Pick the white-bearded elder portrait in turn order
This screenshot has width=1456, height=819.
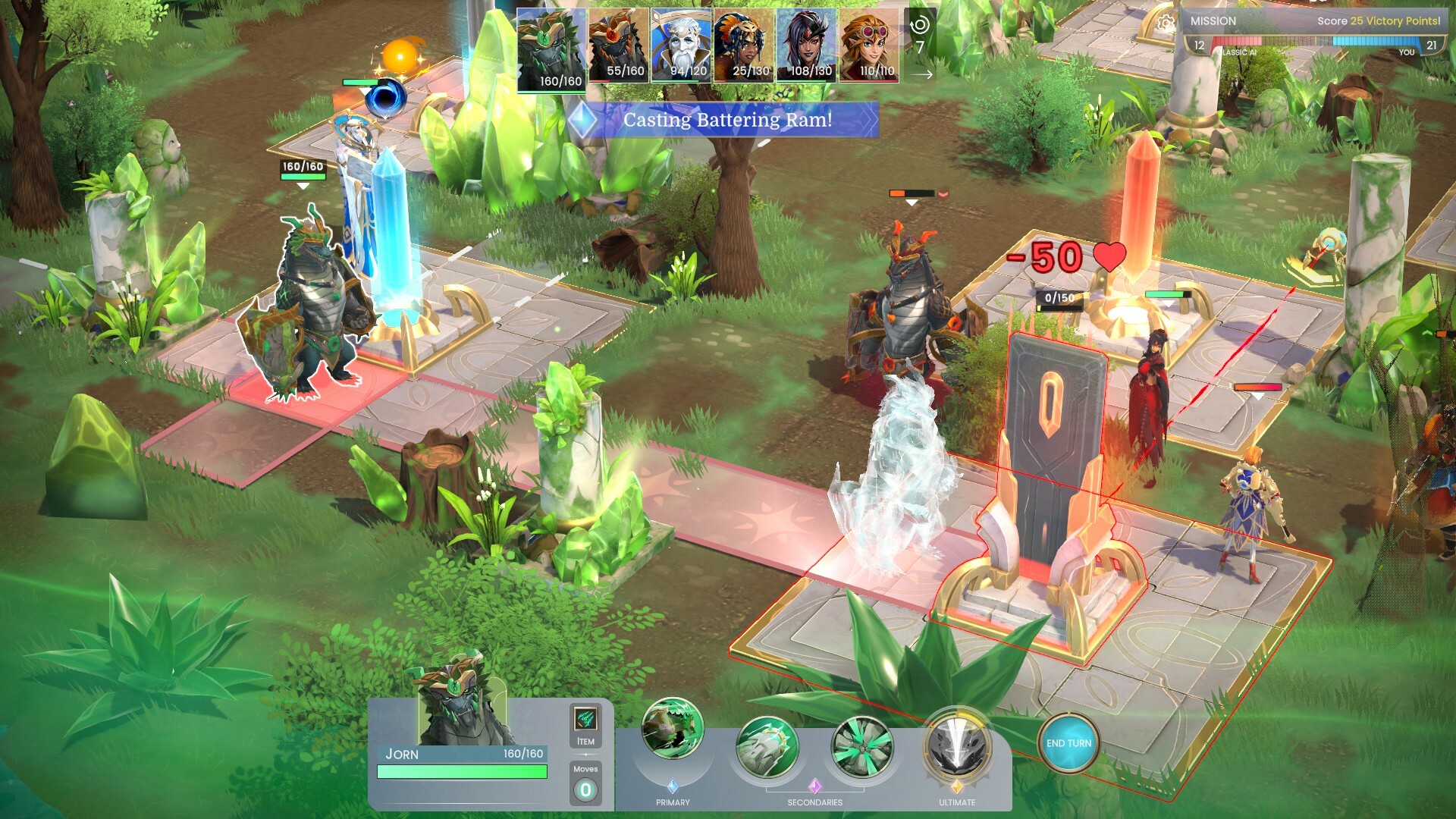click(681, 45)
